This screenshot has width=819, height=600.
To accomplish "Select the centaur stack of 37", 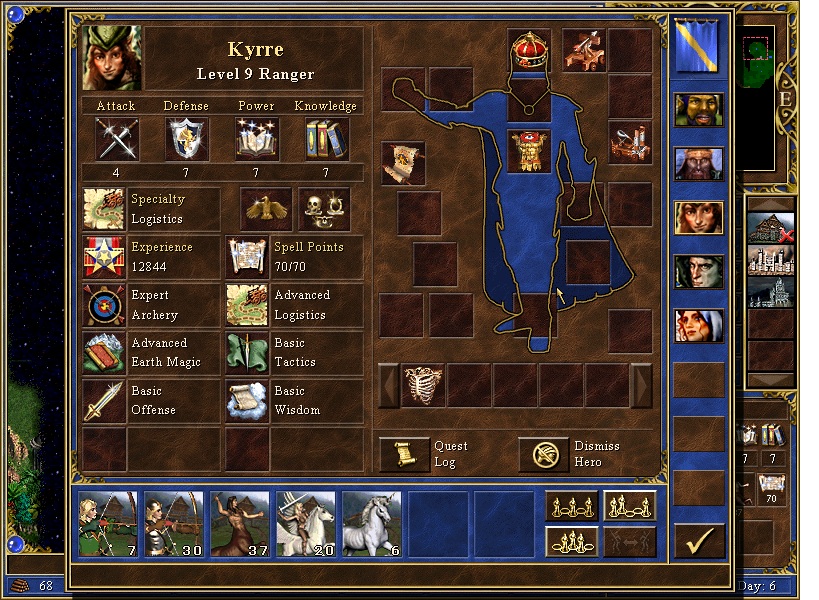I will 240,524.
